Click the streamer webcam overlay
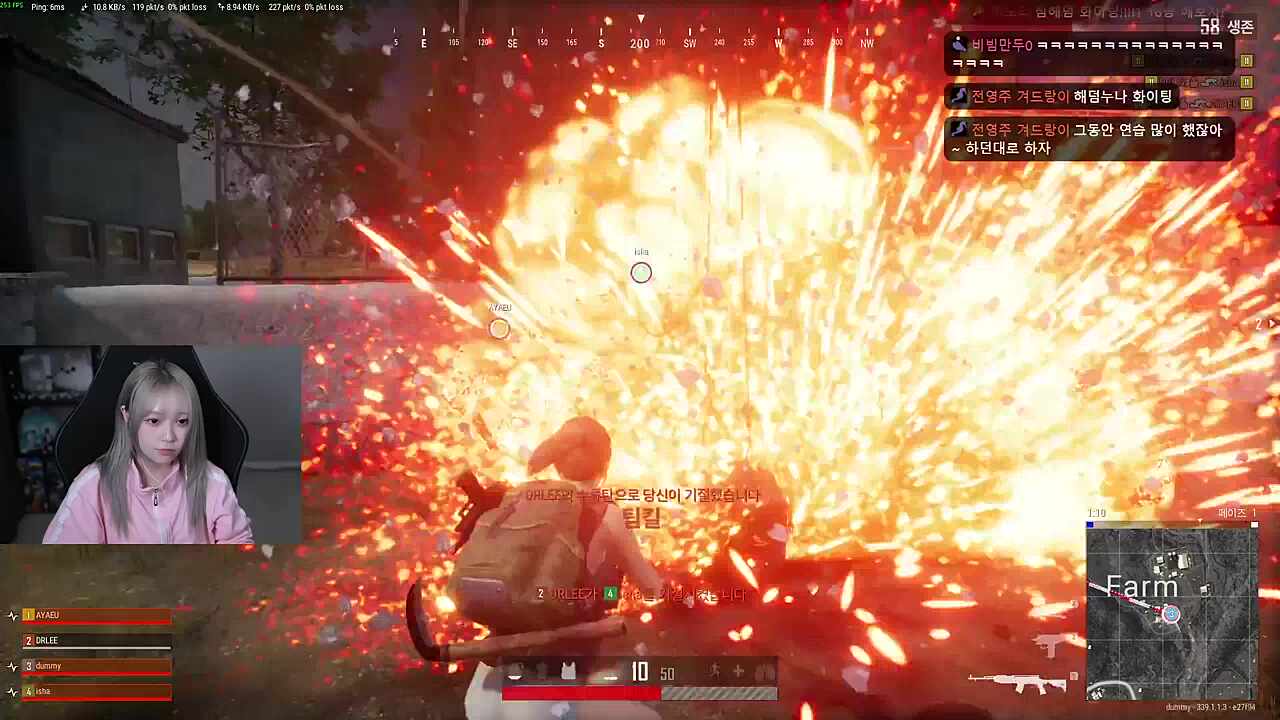This screenshot has width=1280, height=720. pyautogui.click(x=150, y=445)
